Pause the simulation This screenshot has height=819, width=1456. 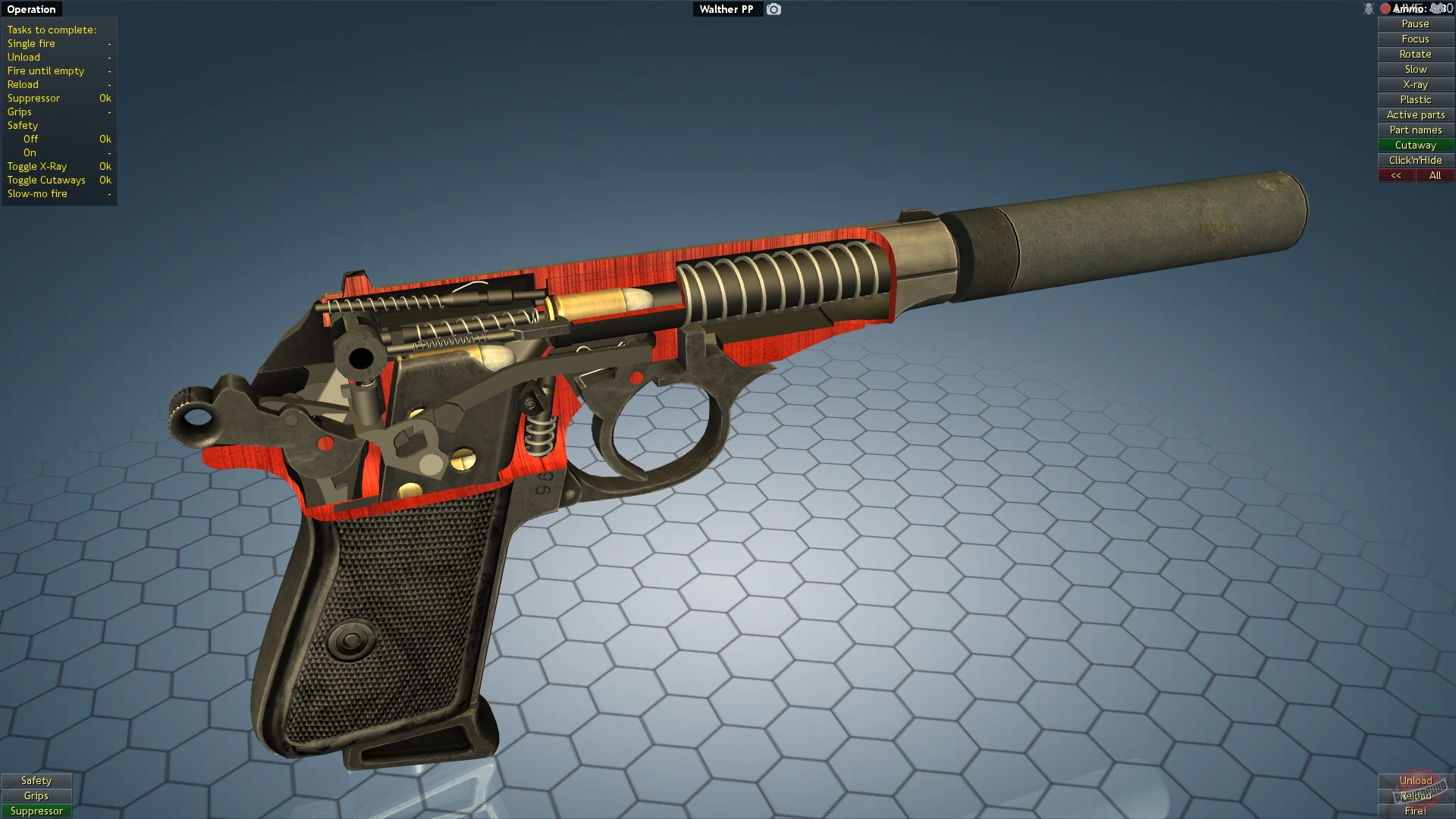(1414, 24)
